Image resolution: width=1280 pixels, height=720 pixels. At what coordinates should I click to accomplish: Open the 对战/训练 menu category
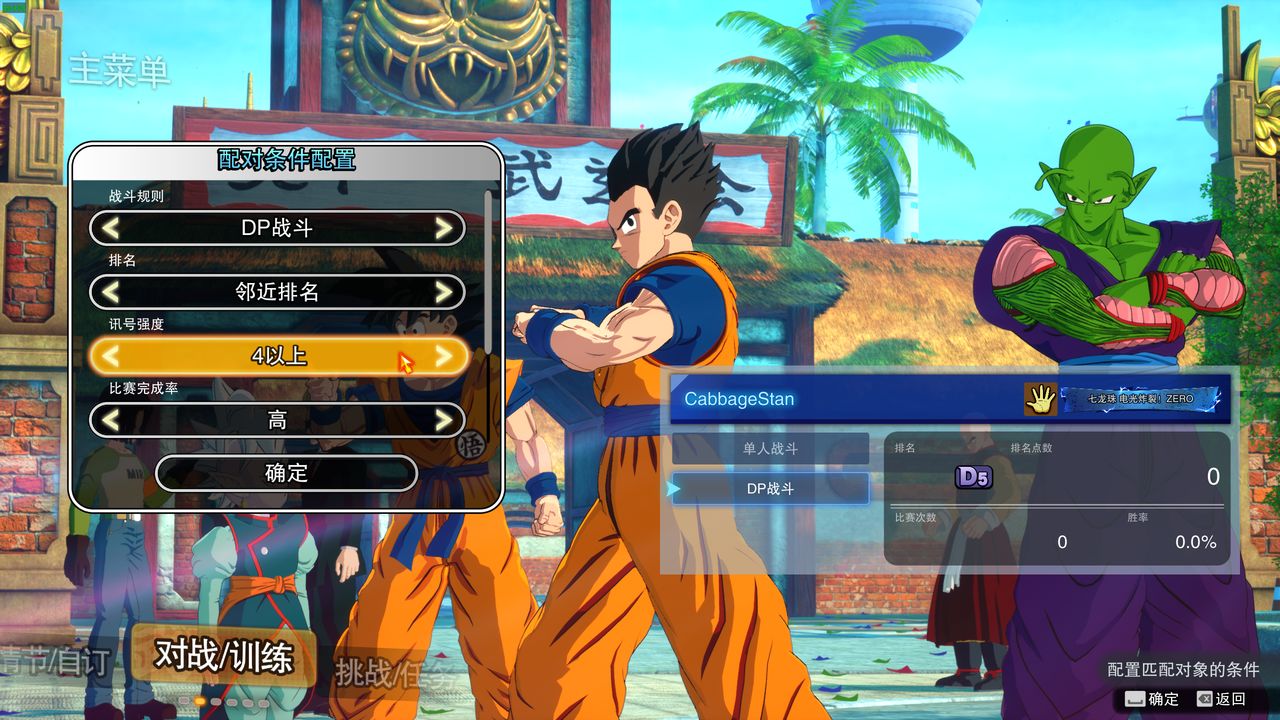coord(224,656)
